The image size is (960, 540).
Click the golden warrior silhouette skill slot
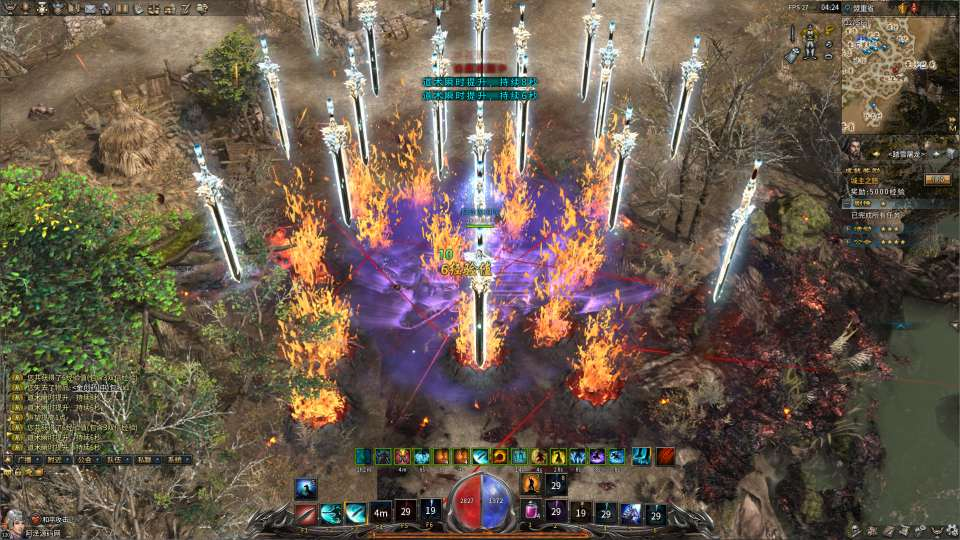530,485
